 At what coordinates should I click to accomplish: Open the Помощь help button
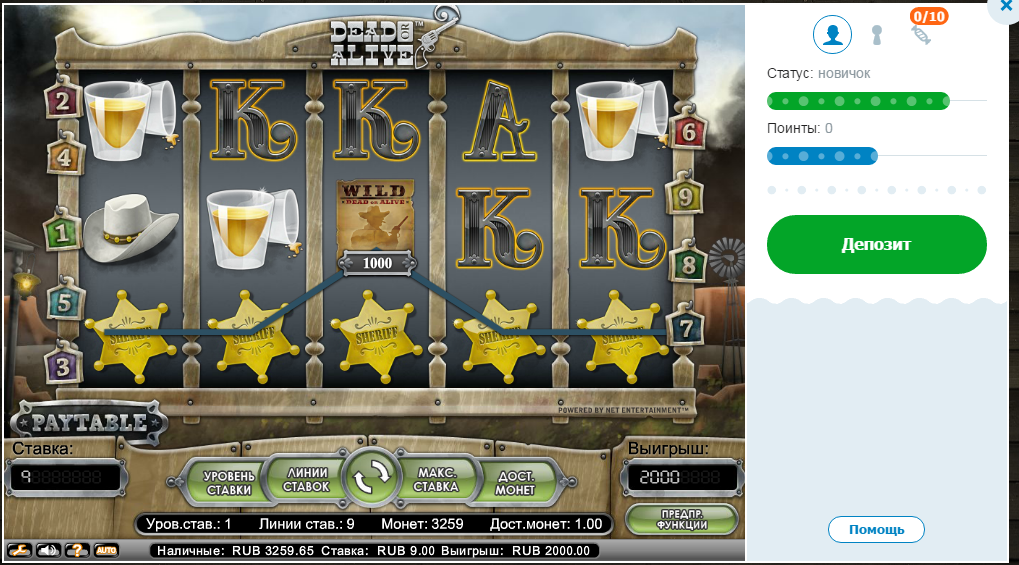876,529
